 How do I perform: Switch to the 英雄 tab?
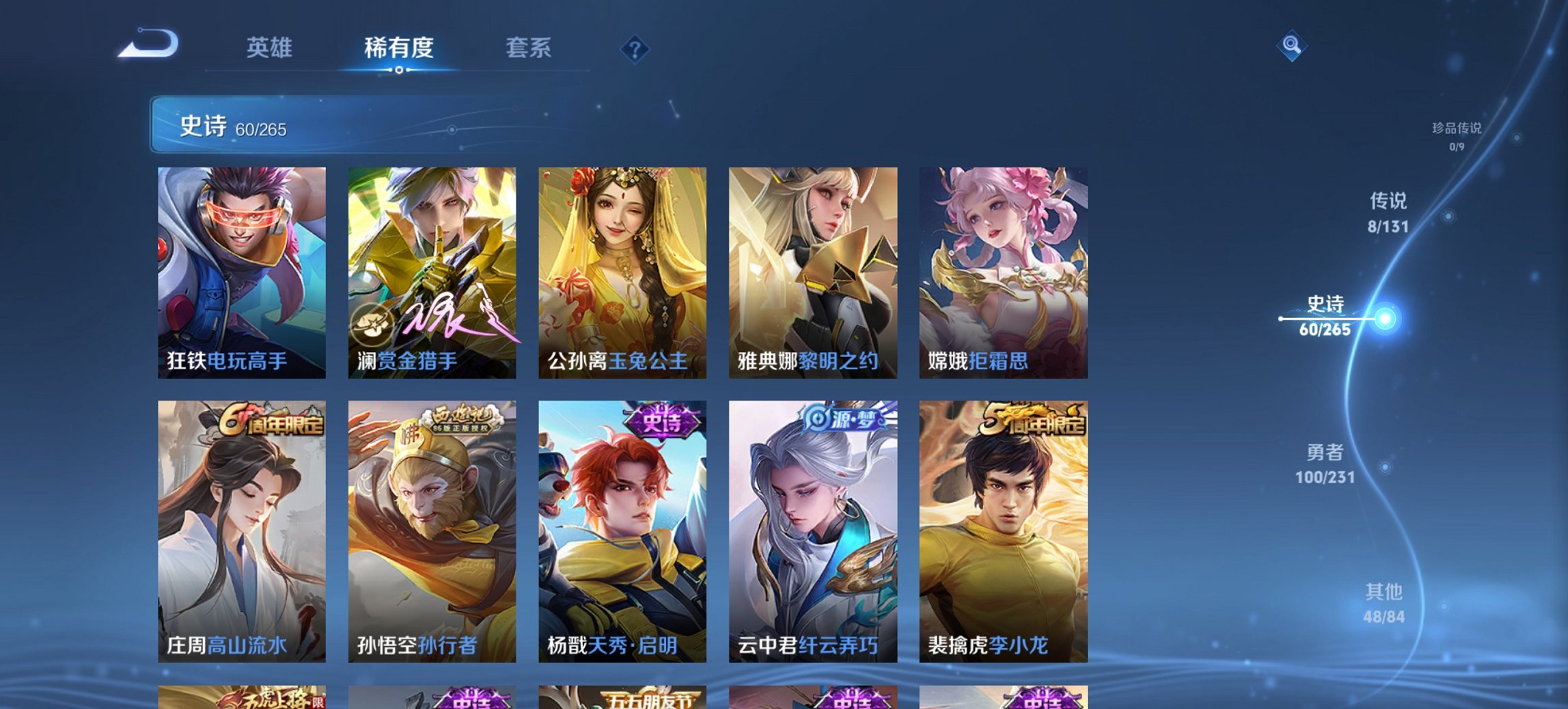271,49
